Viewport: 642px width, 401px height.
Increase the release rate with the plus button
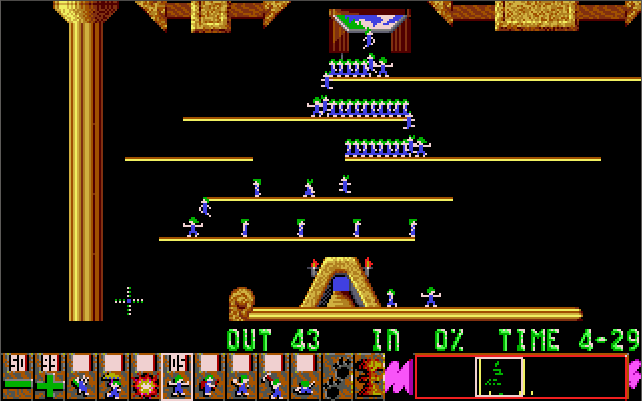tap(49, 376)
